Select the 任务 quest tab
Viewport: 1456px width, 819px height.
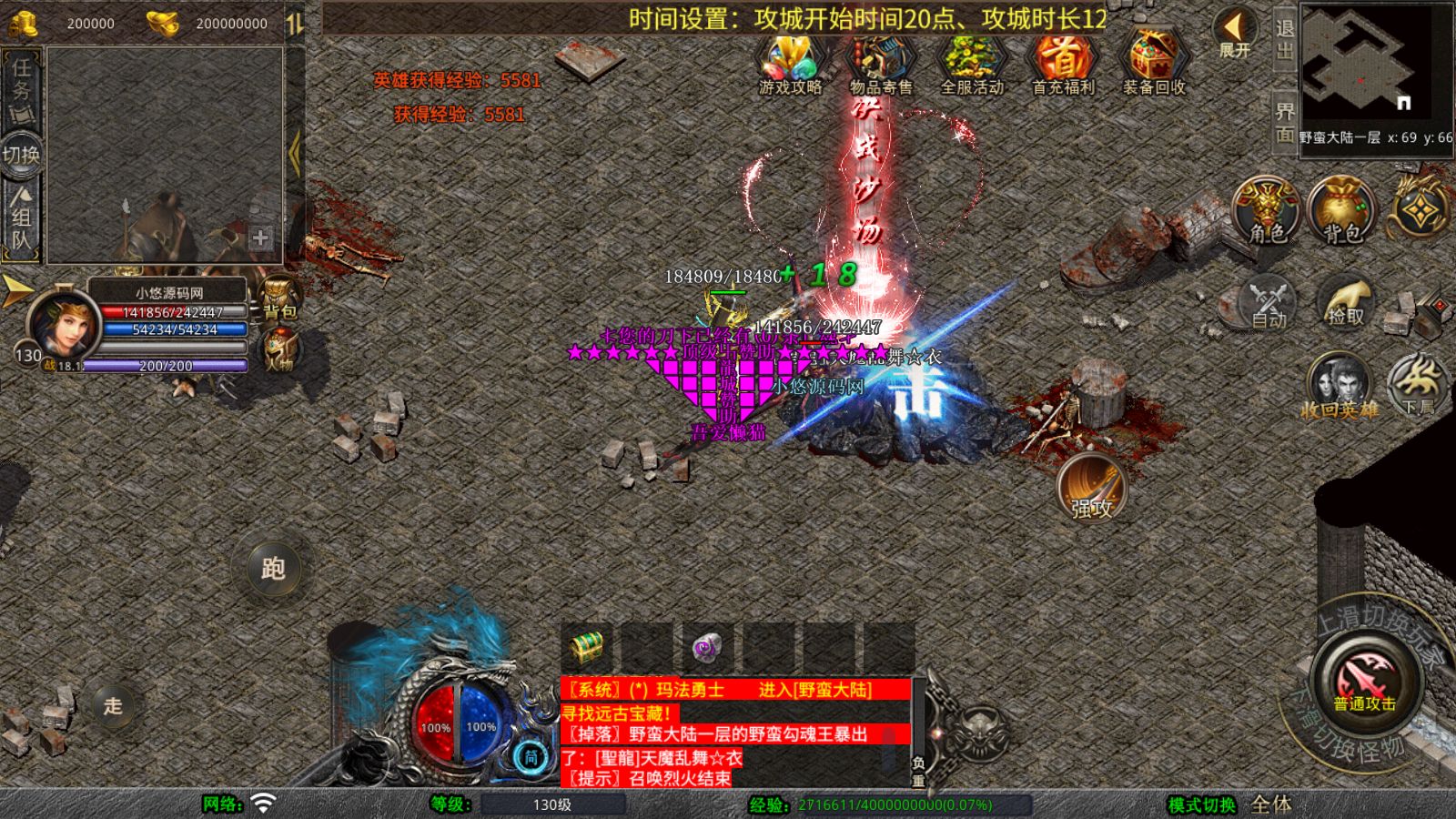pyautogui.click(x=21, y=83)
